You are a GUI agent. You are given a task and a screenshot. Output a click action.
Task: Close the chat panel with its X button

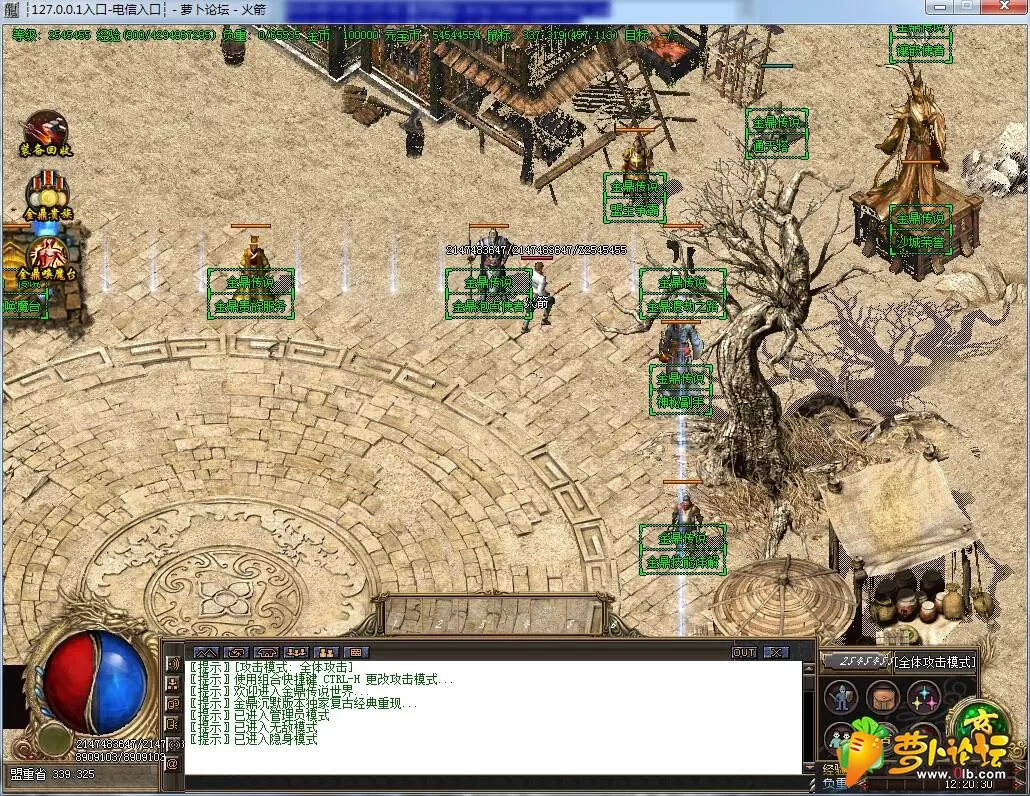tap(775, 652)
